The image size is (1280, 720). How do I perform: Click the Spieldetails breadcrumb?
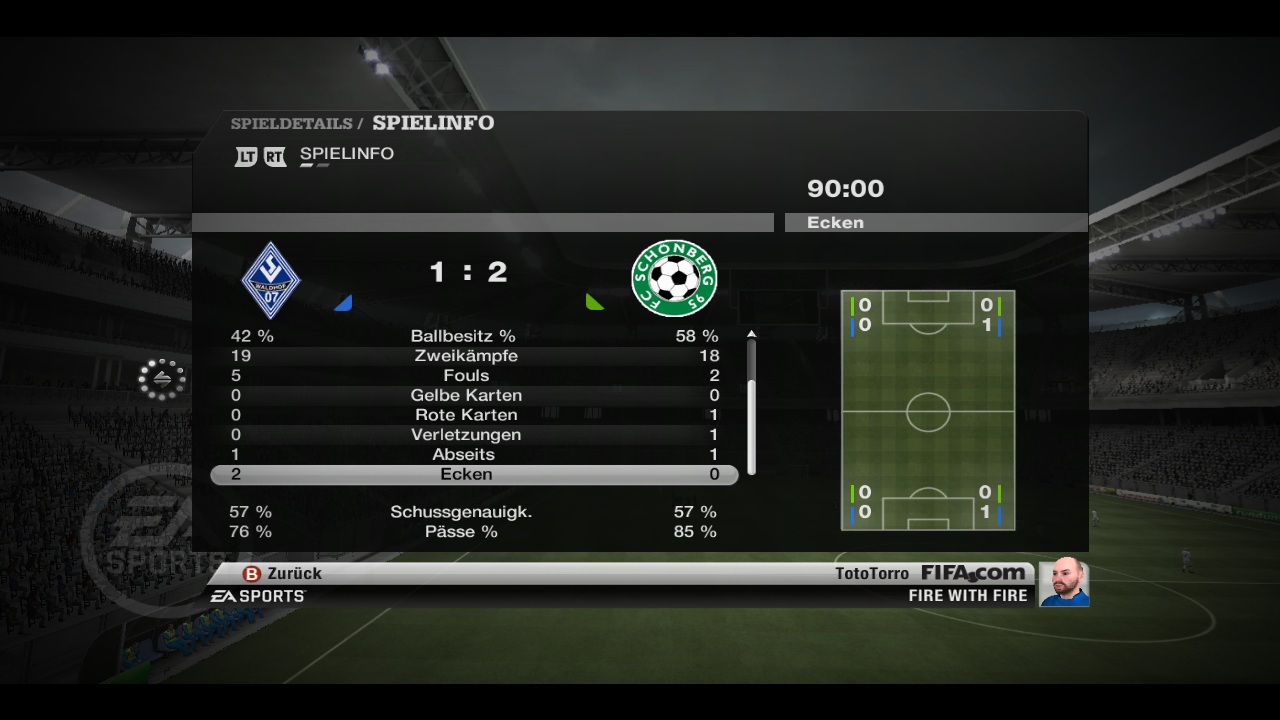291,124
